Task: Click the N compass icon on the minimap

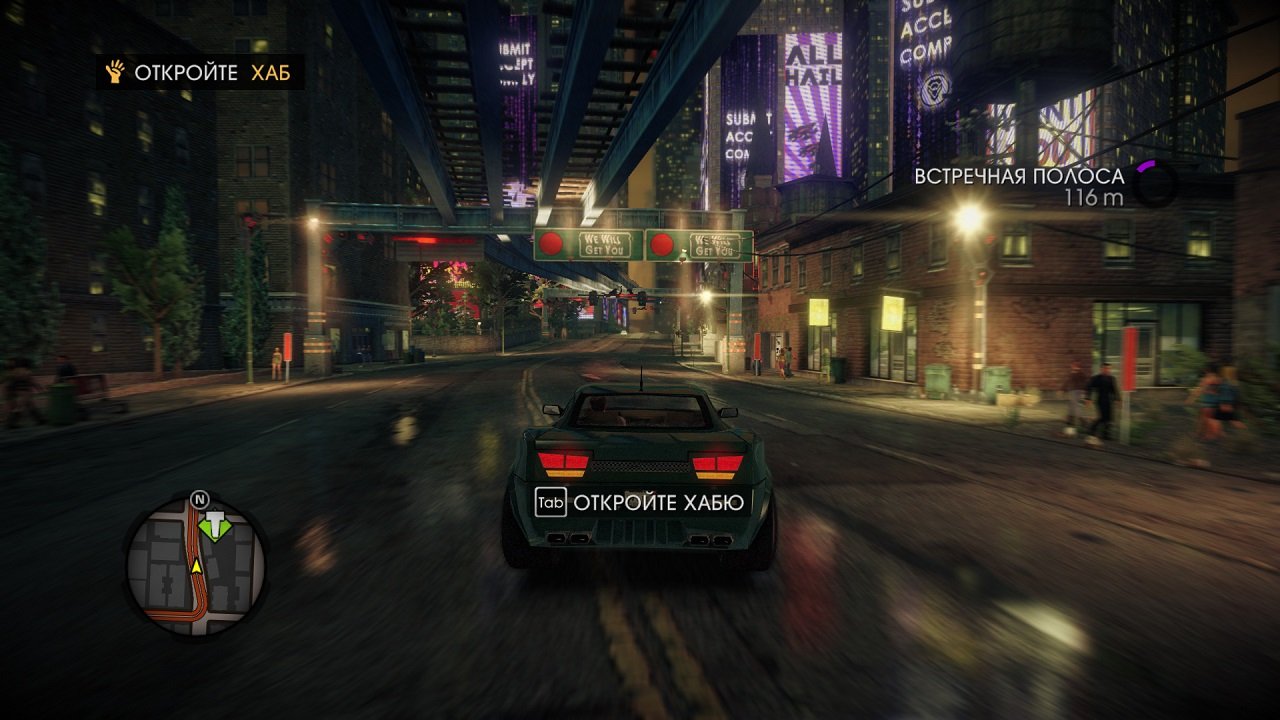Action: point(199,499)
